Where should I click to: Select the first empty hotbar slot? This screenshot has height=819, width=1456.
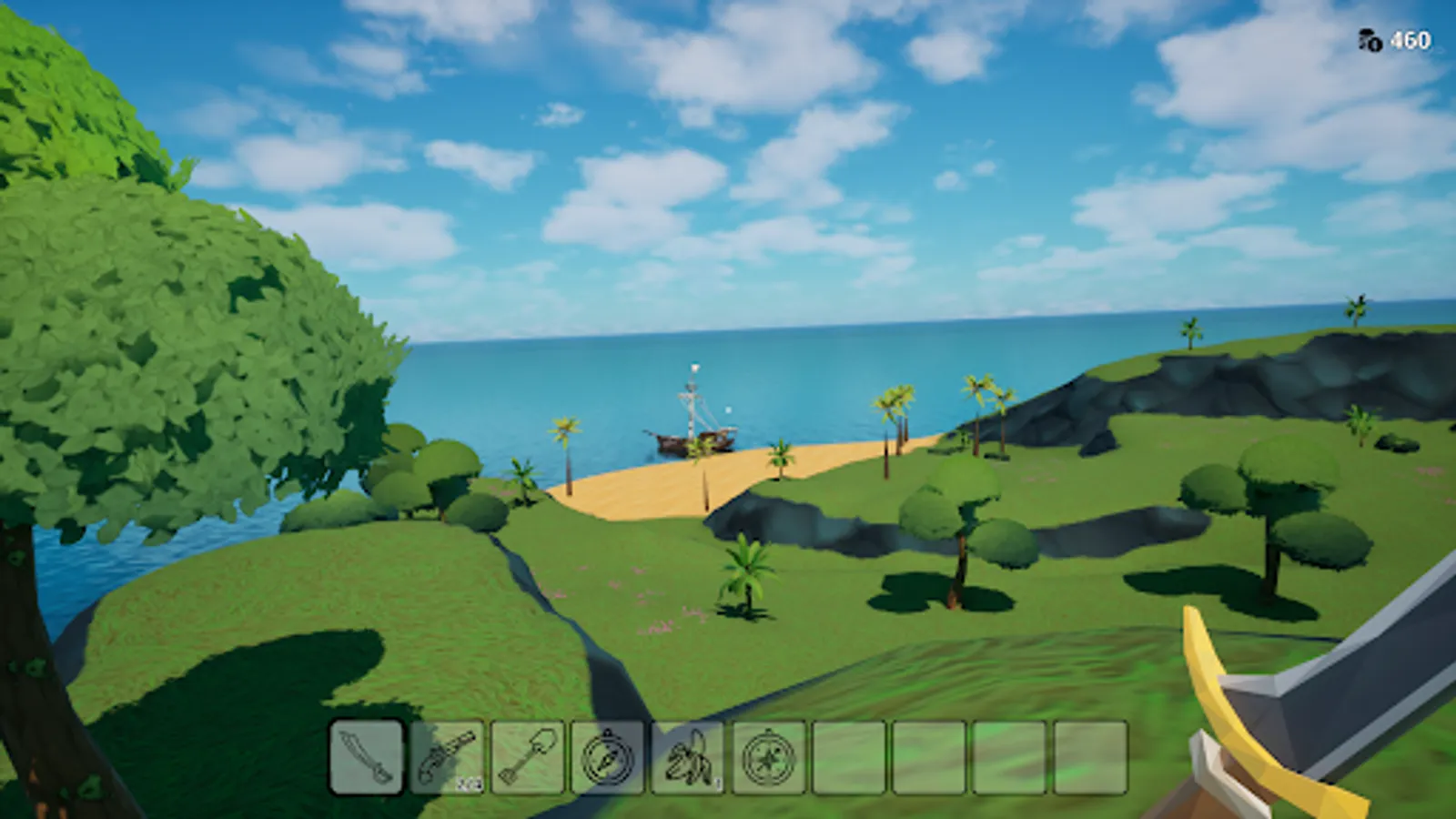(847, 760)
